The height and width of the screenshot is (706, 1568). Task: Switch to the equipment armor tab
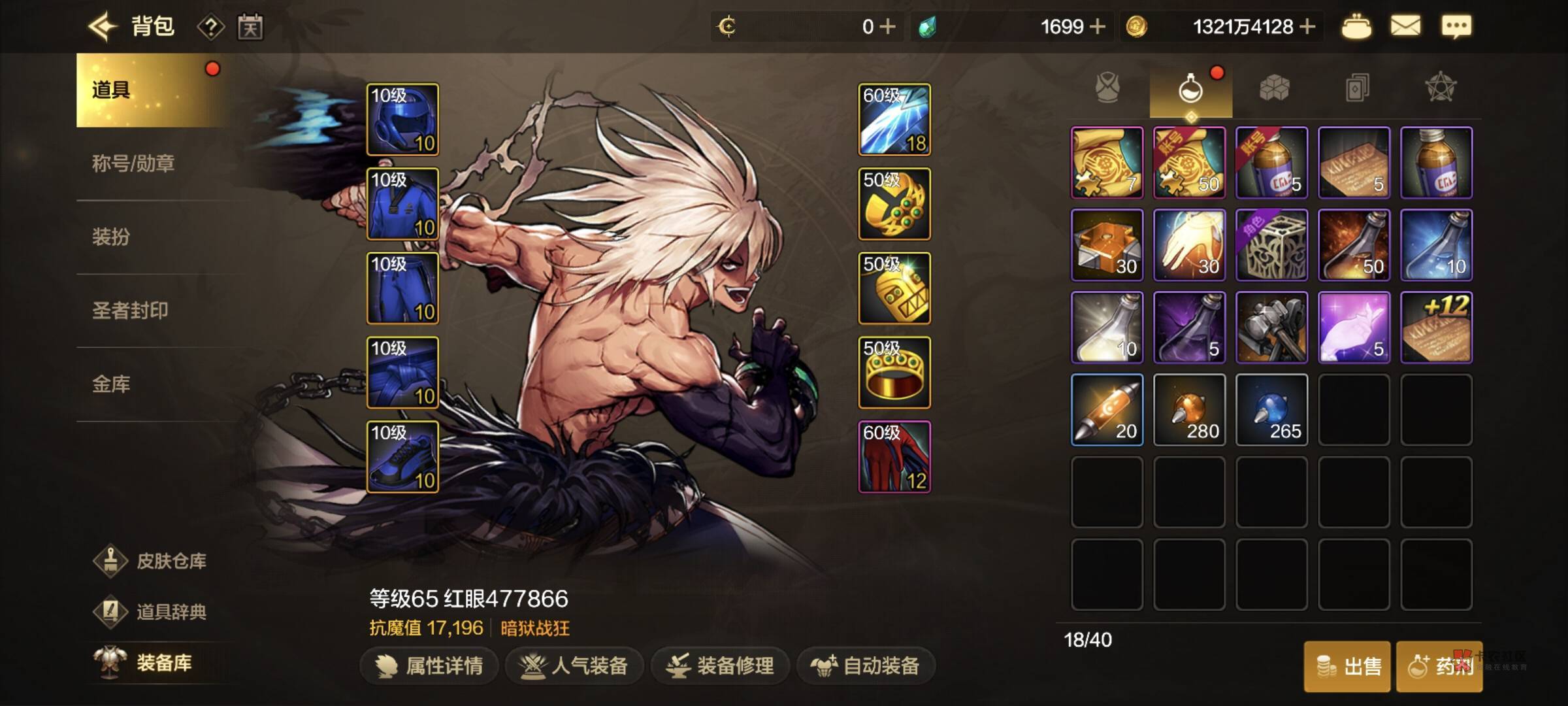click(x=1107, y=88)
